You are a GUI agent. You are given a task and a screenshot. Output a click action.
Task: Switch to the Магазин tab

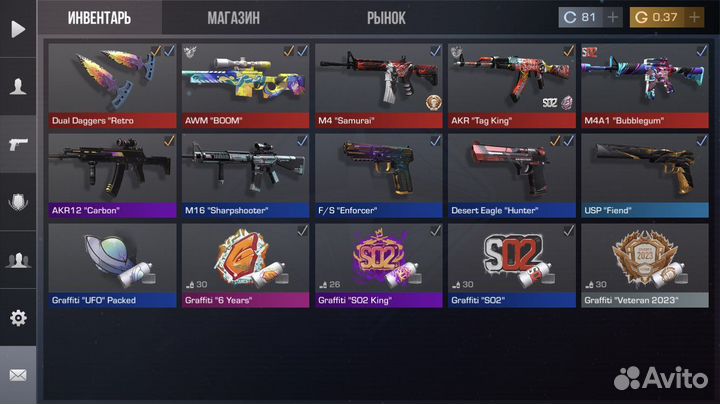click(x=234, y=18)
